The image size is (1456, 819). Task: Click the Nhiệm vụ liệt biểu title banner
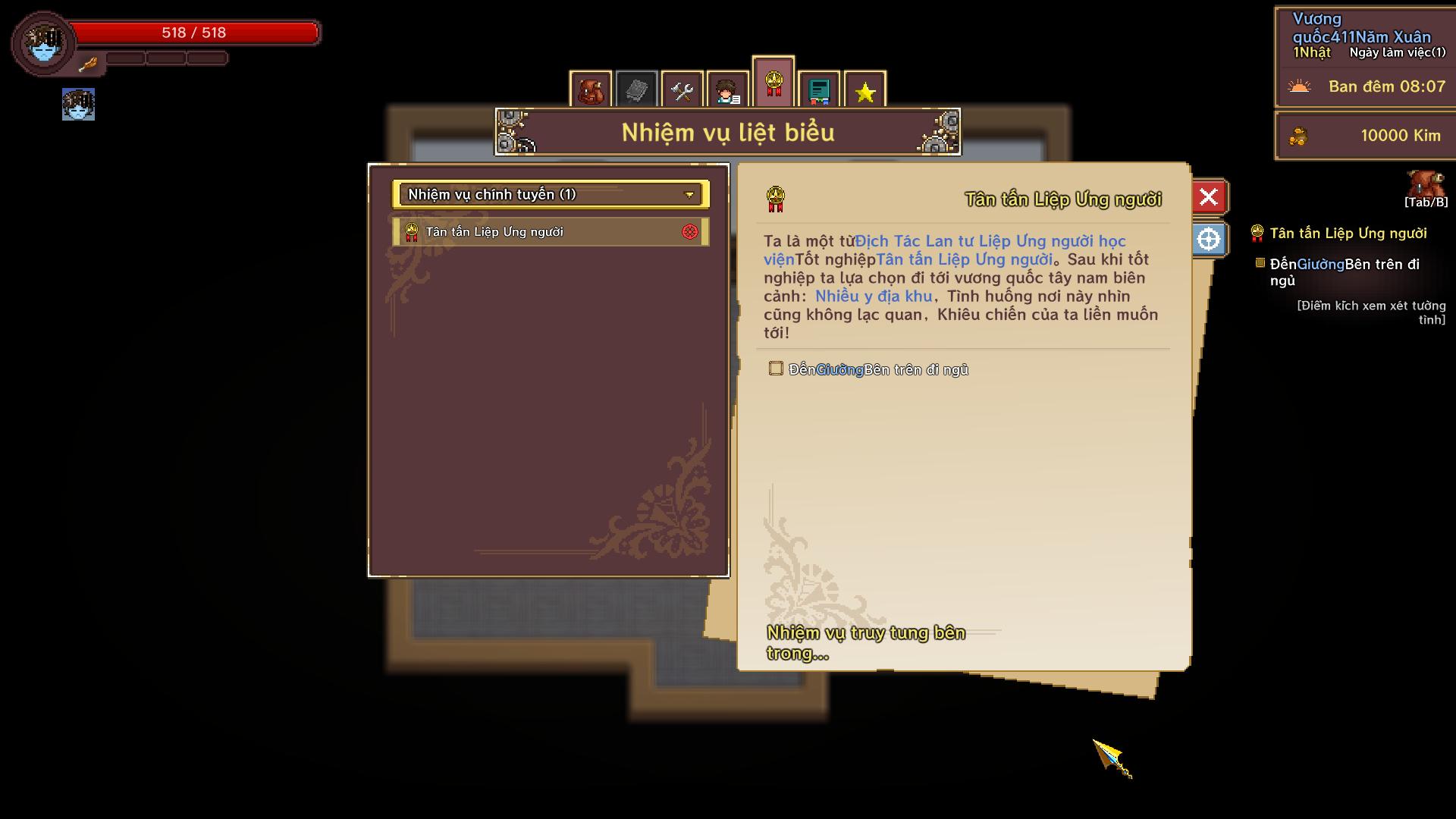pos(727,131)
